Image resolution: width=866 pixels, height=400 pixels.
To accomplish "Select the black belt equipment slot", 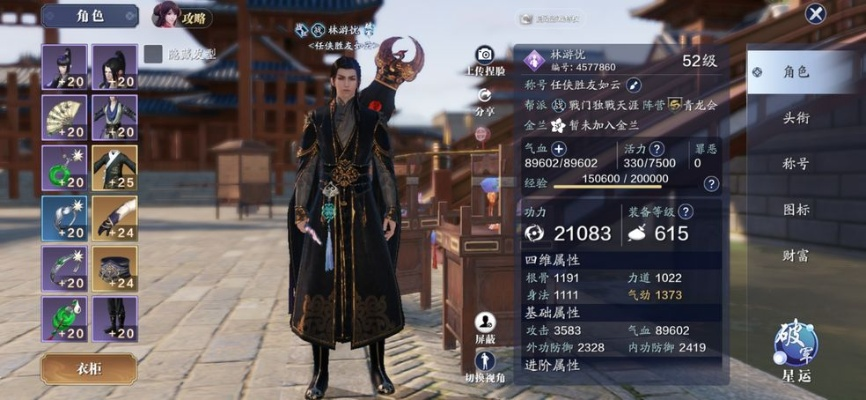I will coord(114,268).
